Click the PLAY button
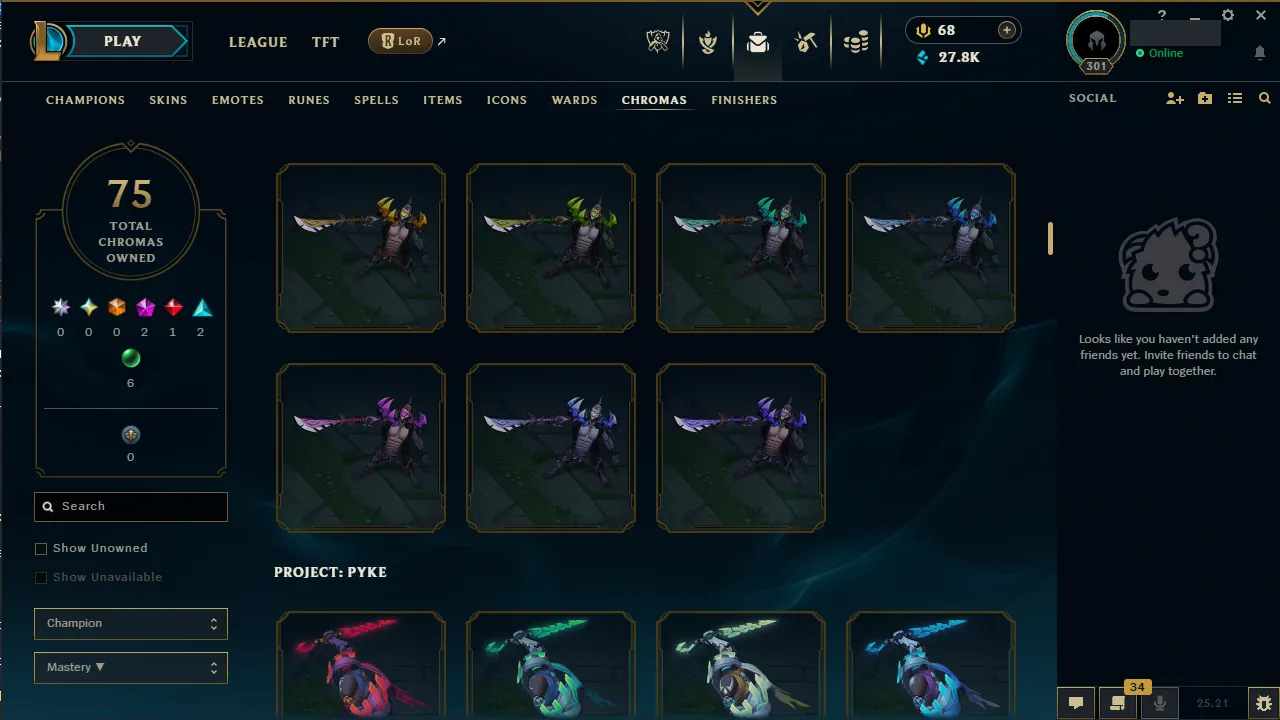 [122, 41]
